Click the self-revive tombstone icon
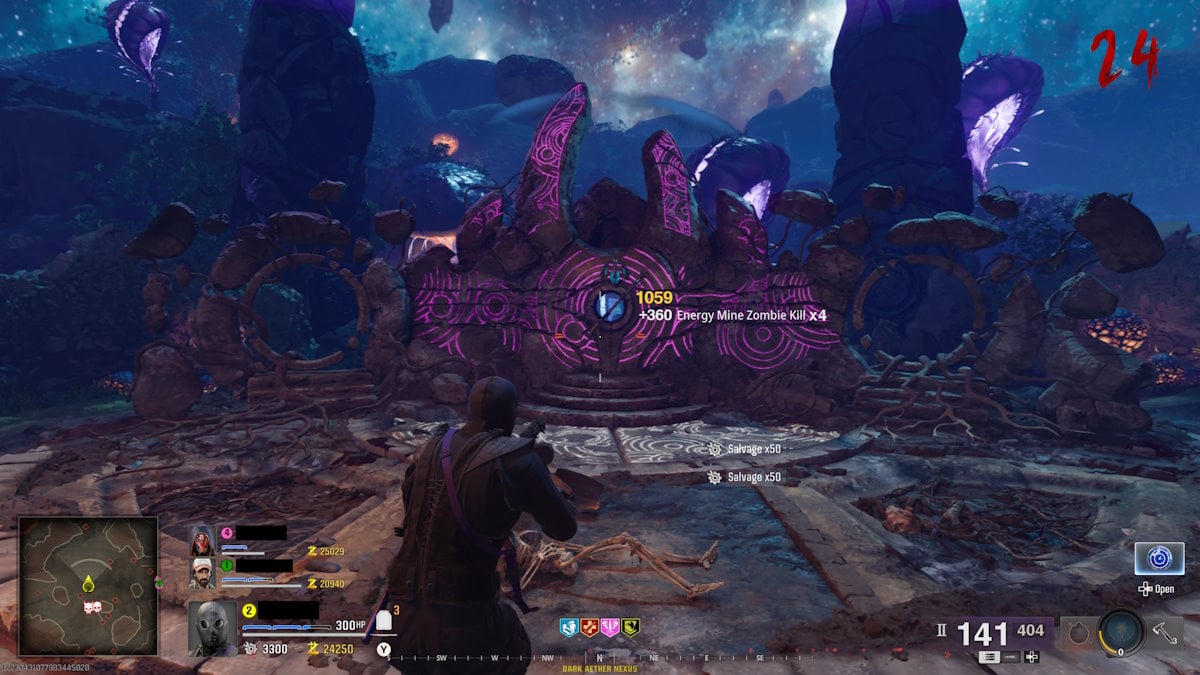This screenshot has width=1200, height=675. tap(383, 622)
